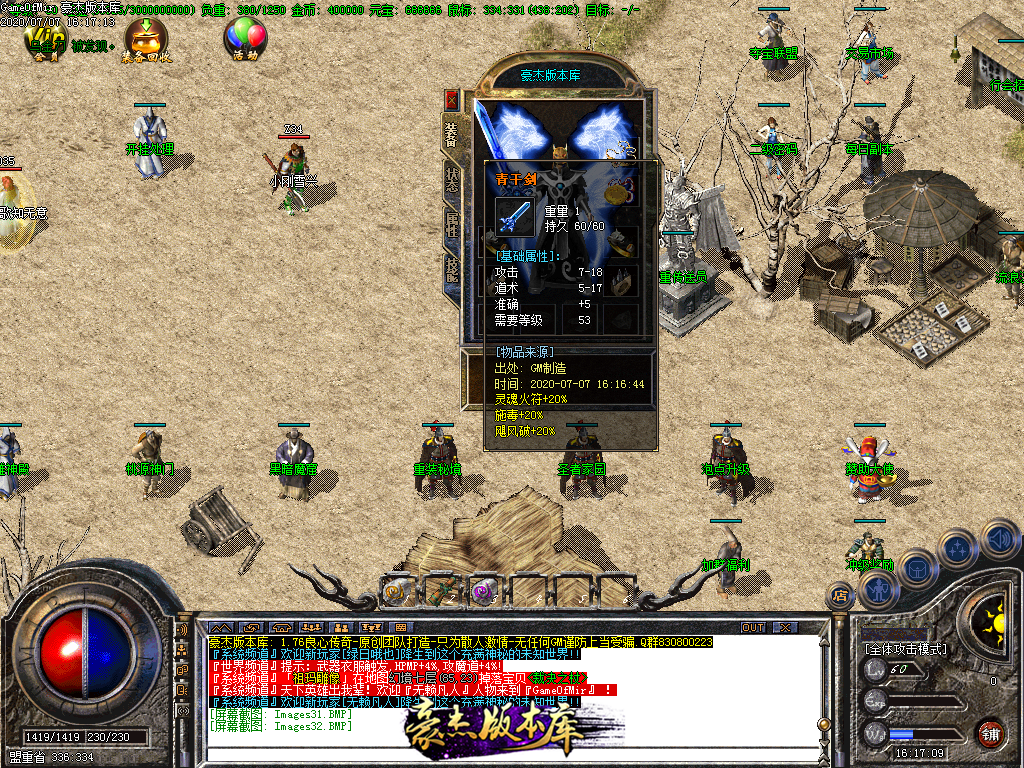Screen dimensions: 1024x768
Task: Open the round 店 shop button
Action: pos(838,596)
